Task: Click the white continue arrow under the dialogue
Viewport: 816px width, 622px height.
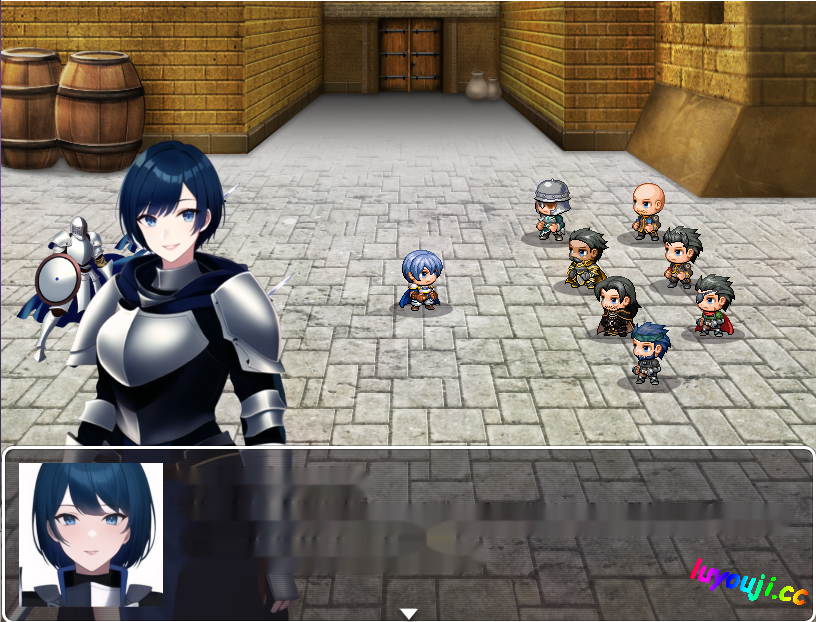Action: [408, 613]
